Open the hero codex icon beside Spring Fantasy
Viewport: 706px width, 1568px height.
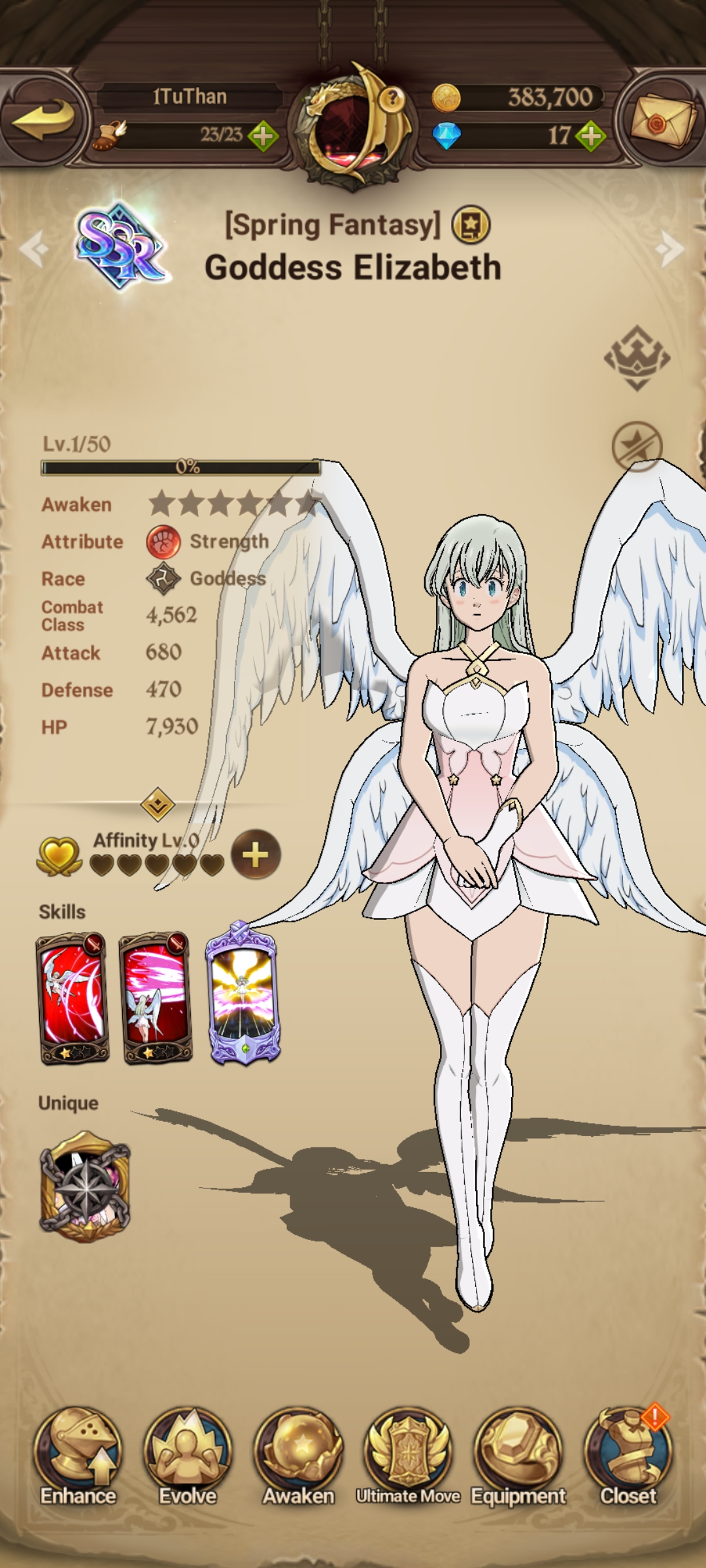point(471,225)
